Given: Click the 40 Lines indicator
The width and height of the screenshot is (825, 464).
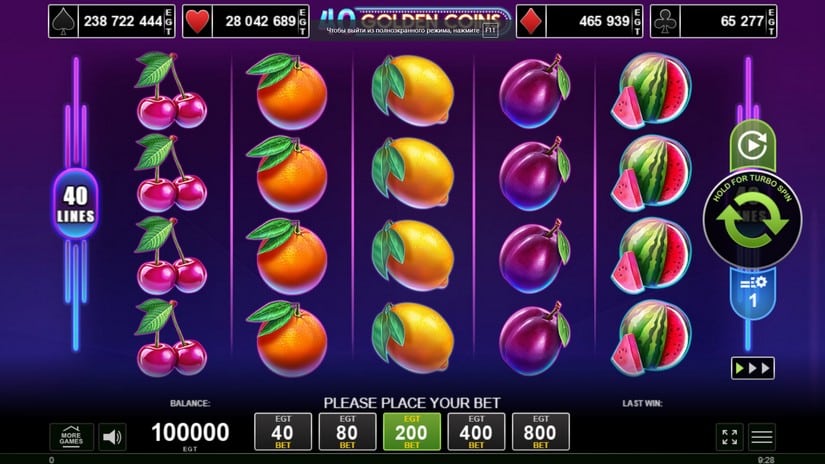Looking at the screenshot, I should point(75,203).
